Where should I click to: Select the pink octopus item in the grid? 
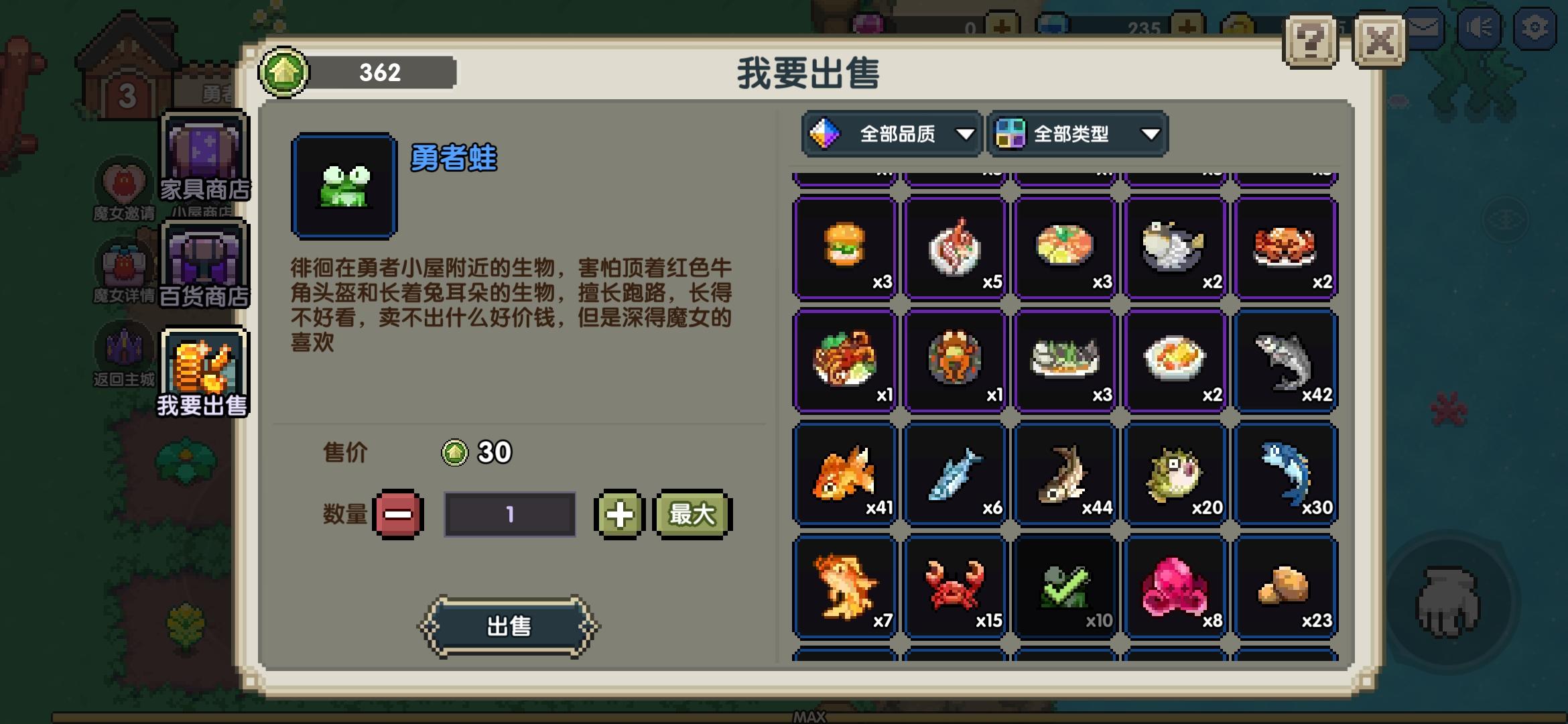1175,587
